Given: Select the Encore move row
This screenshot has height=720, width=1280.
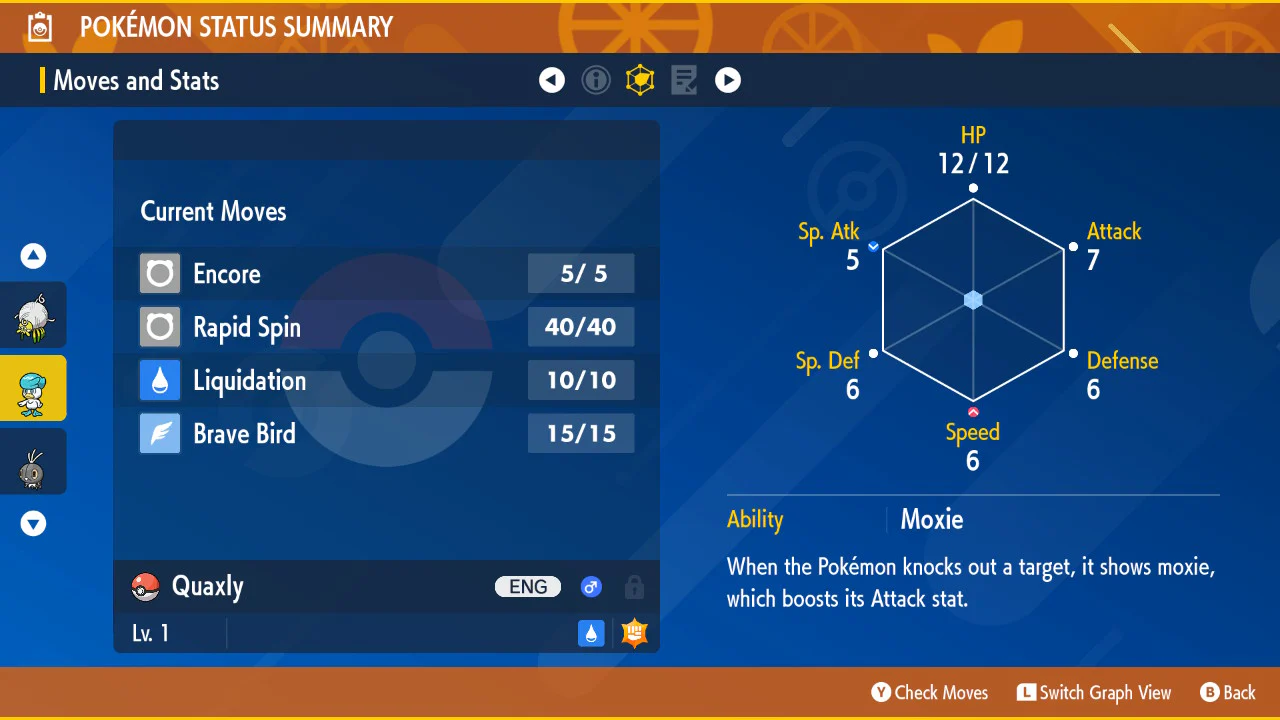Looking at the screenshot, I should [x=386, y=273].
